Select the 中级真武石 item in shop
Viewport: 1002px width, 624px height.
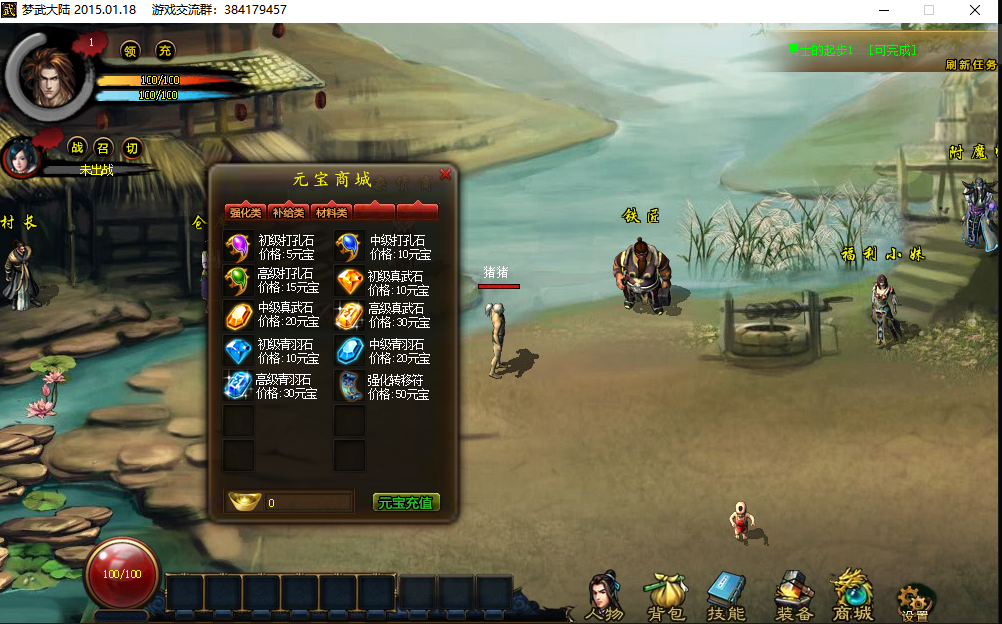(238, 315)
